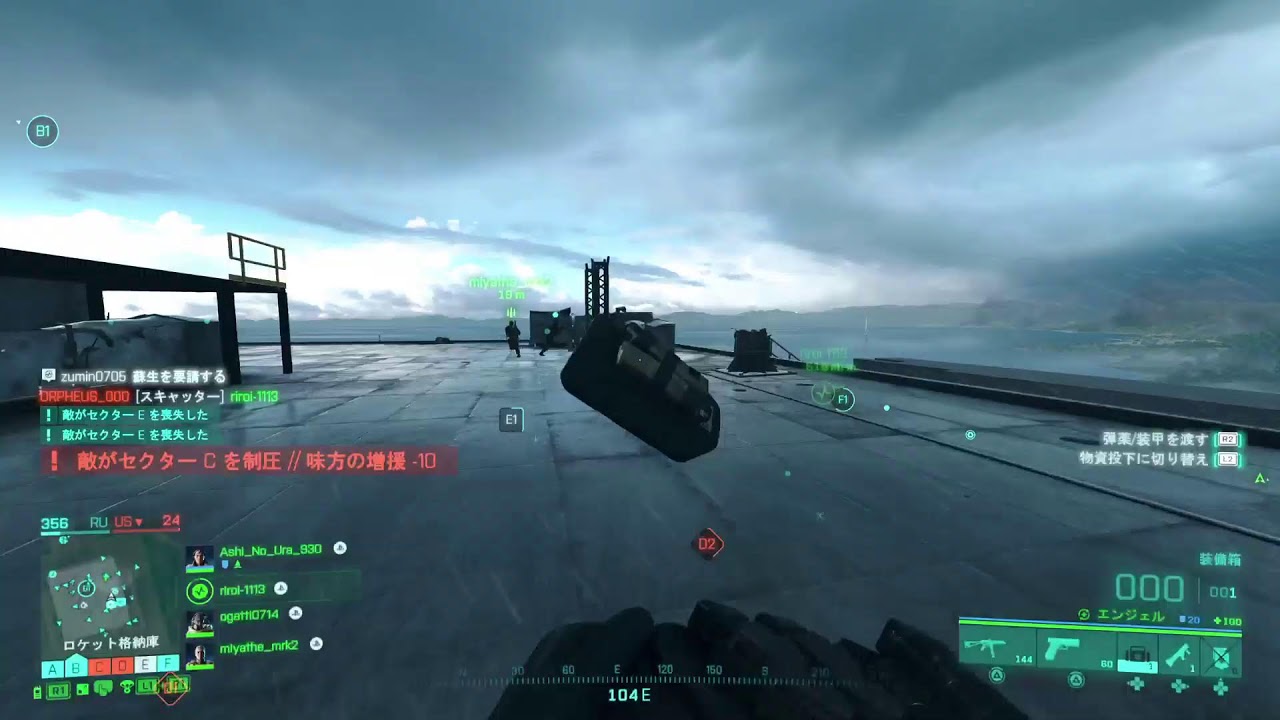Screen dimensions: 1280x720
Task: Select squadmate miyathe_mrk2 in squad list
Action: [x=258, y=646]
